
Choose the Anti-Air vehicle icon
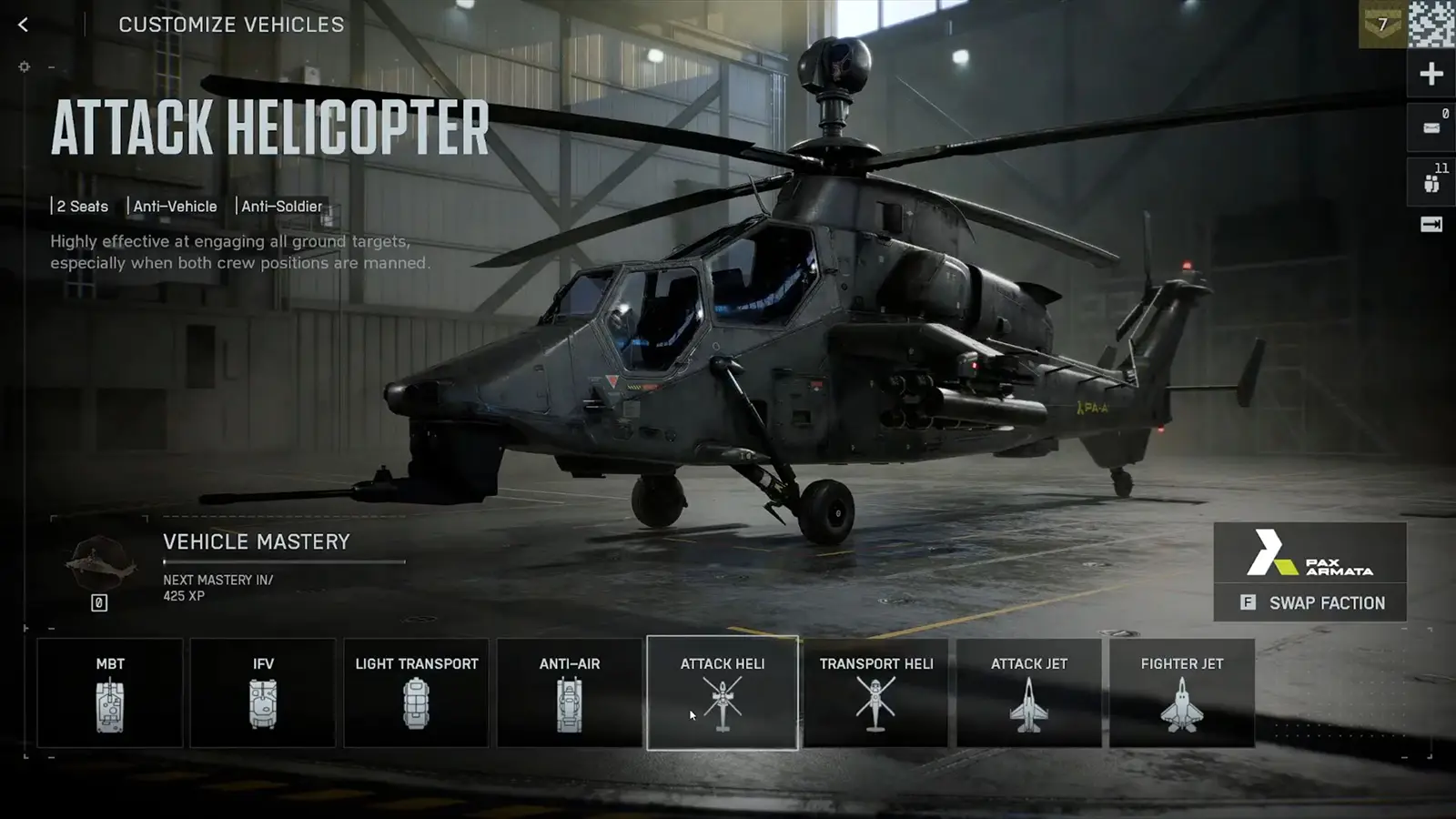(569, 693)
